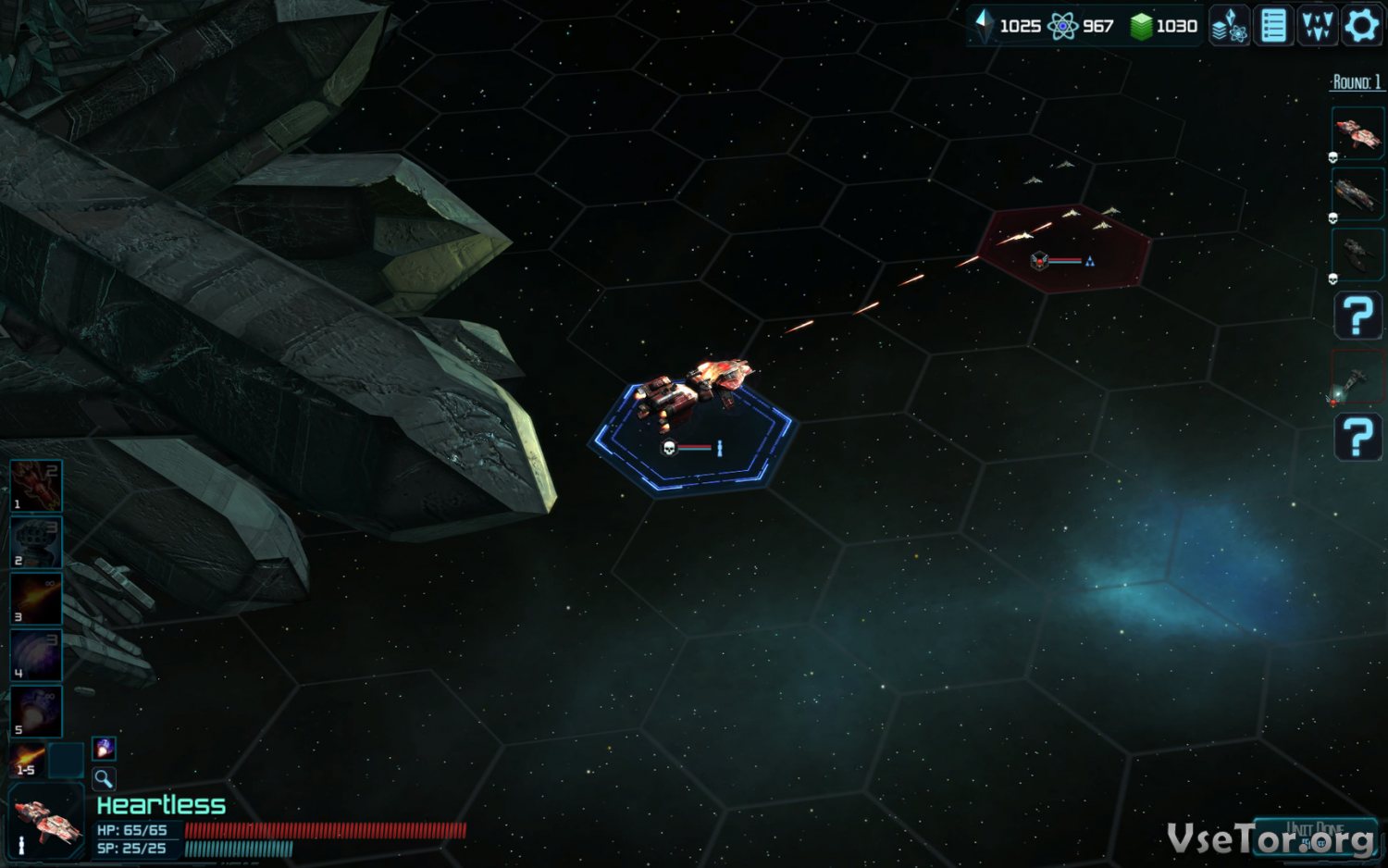Image resolution: width=1388 pixels, height=868 pixels.
Task: Choose ability slot 4 purple swirl
Action: [x=36, y=655]
